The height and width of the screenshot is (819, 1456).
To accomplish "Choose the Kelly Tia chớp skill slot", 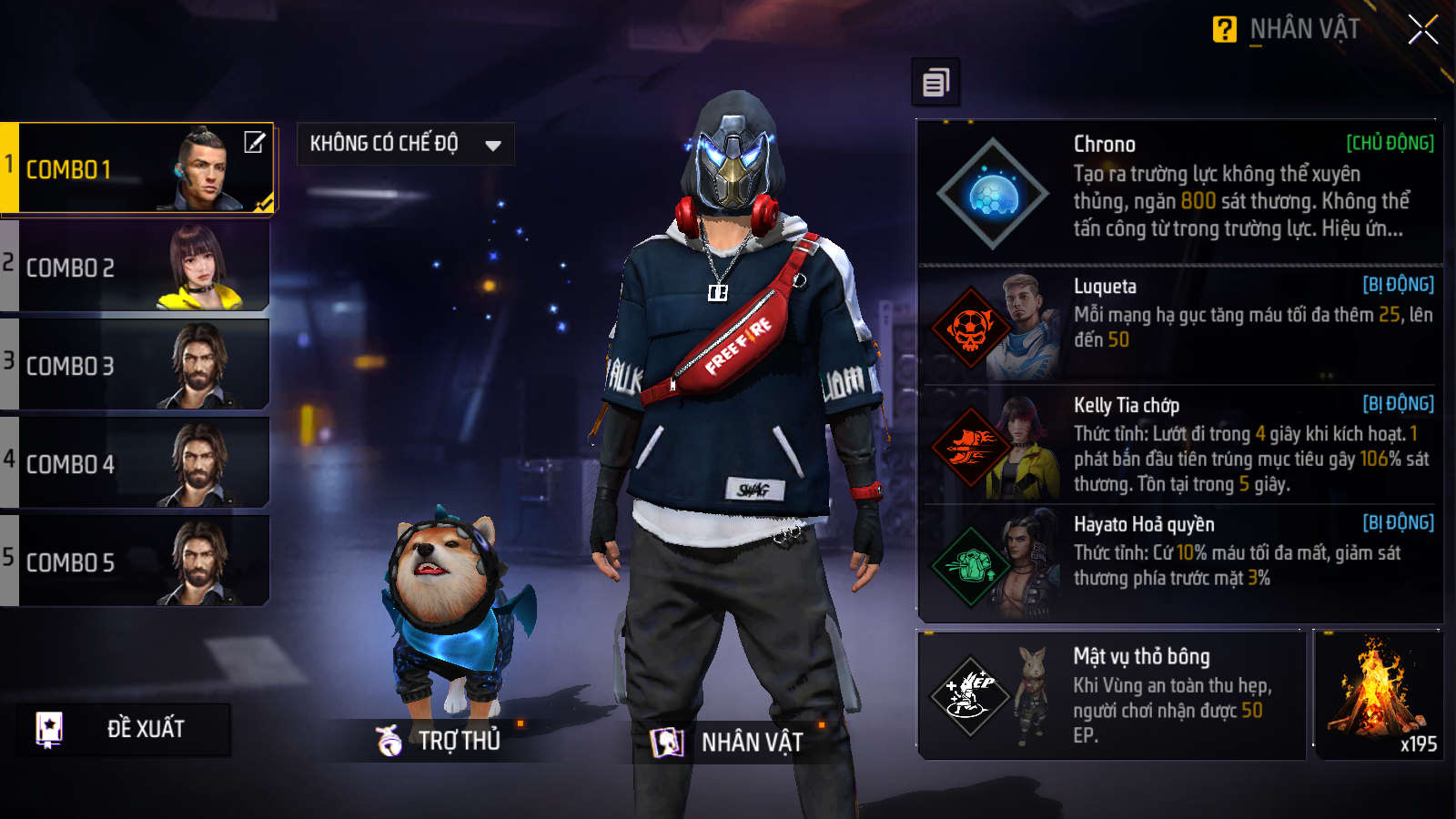I will pos(1179,444).
